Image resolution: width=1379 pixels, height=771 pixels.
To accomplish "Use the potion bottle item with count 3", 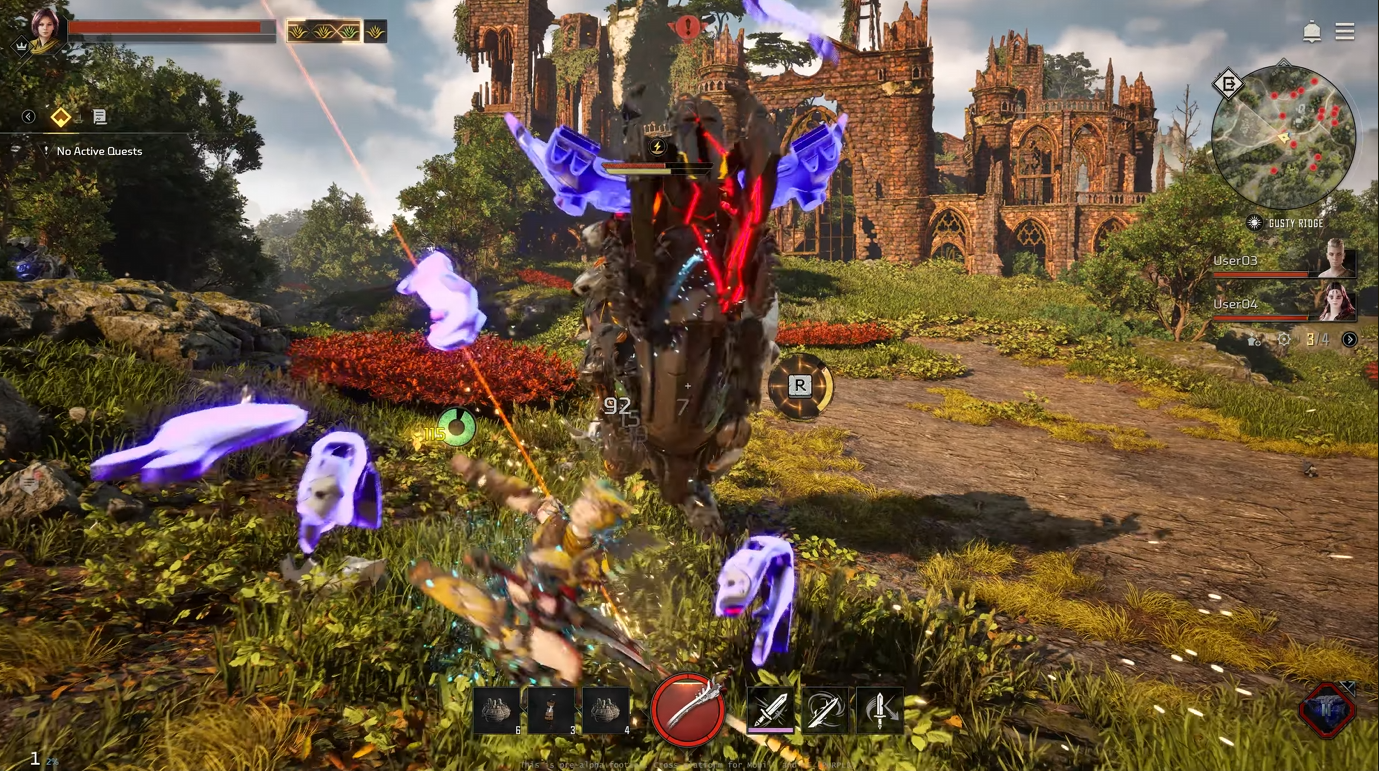I will (x=552, y=711).
